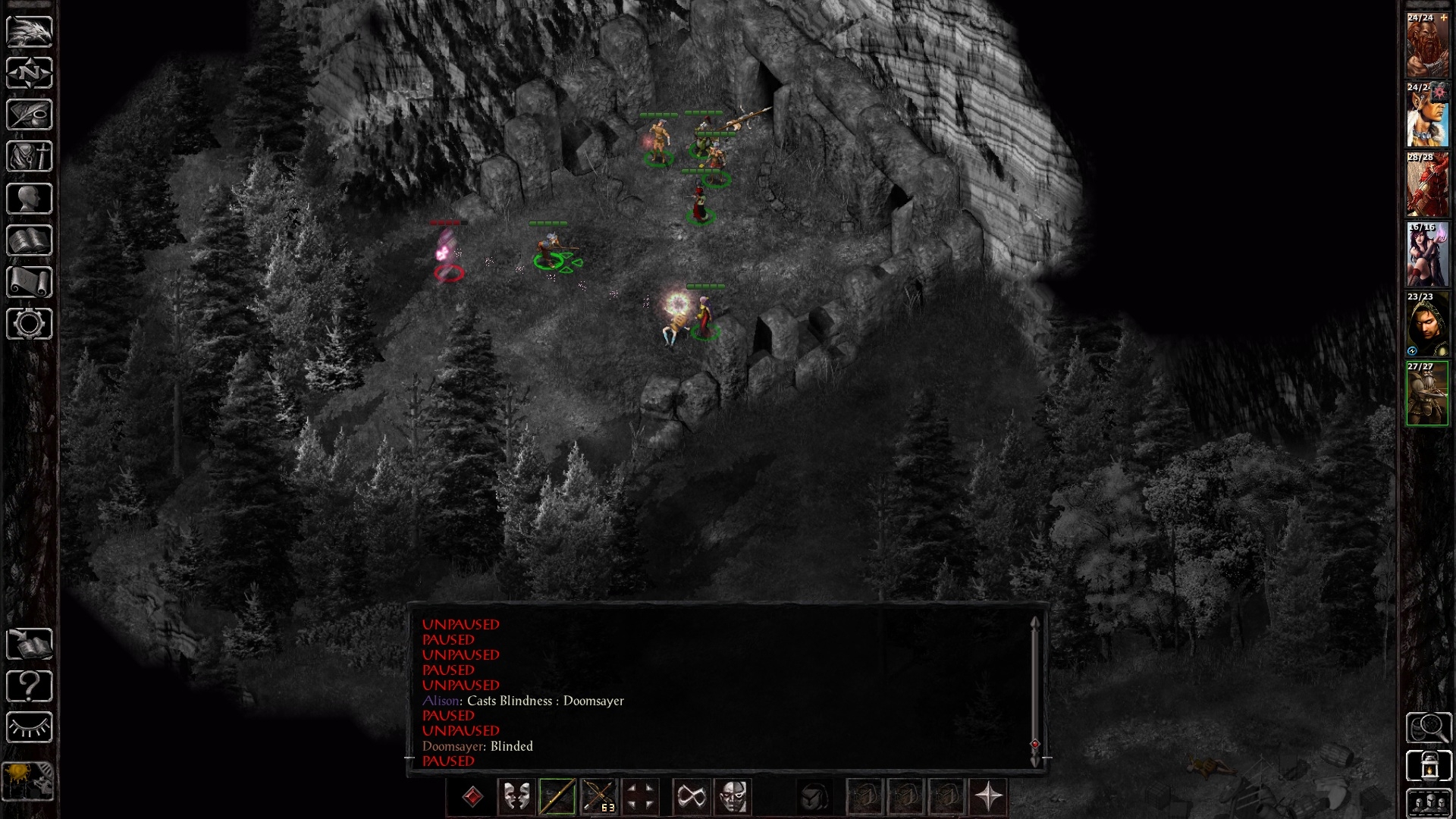The height and width of the screenshot is (819, 1456).
Task: Open the mage spellbook button
Action: click(x=30, y=240)
